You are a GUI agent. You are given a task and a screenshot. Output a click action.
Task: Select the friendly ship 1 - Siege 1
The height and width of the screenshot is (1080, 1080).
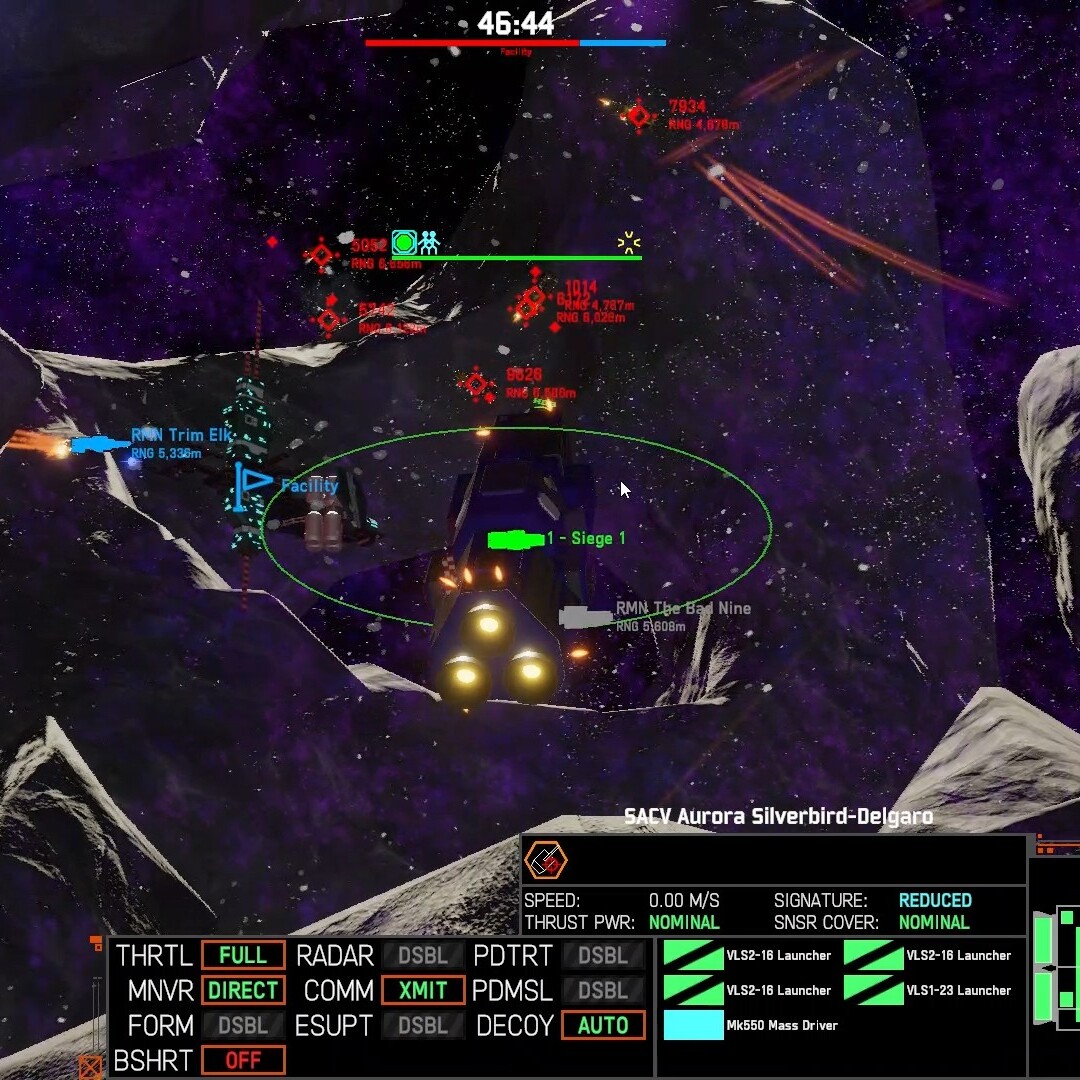click(515, 540)
